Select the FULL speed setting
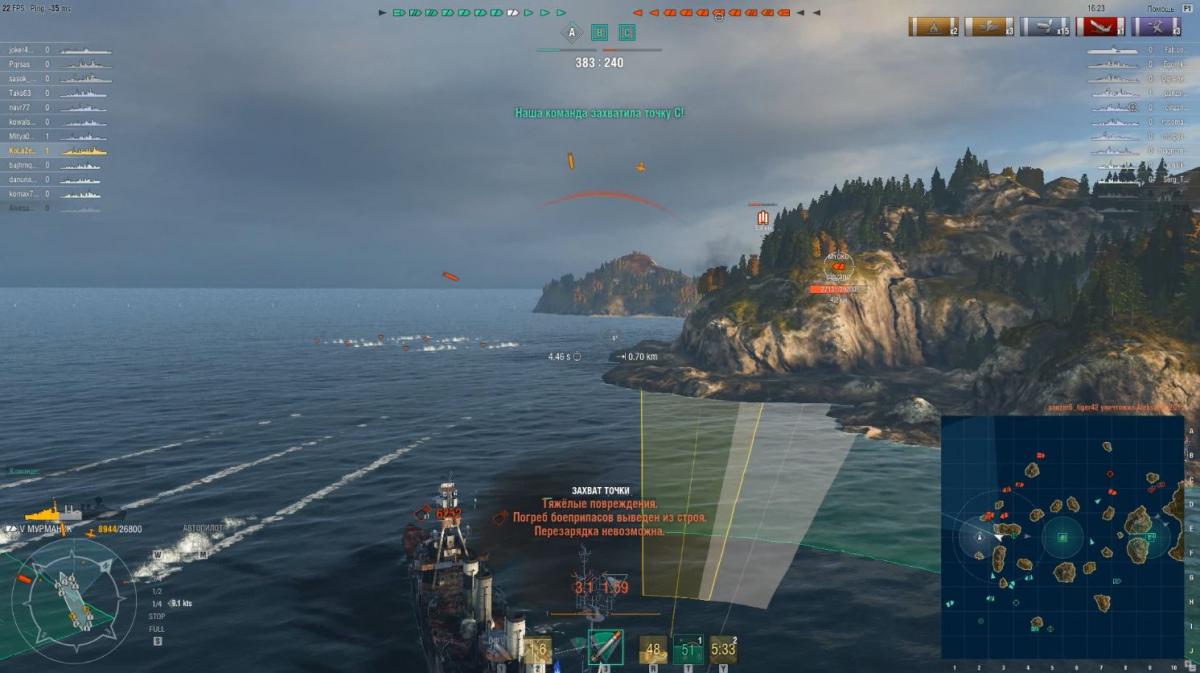The image size is (1200, 673). (157, 629)
